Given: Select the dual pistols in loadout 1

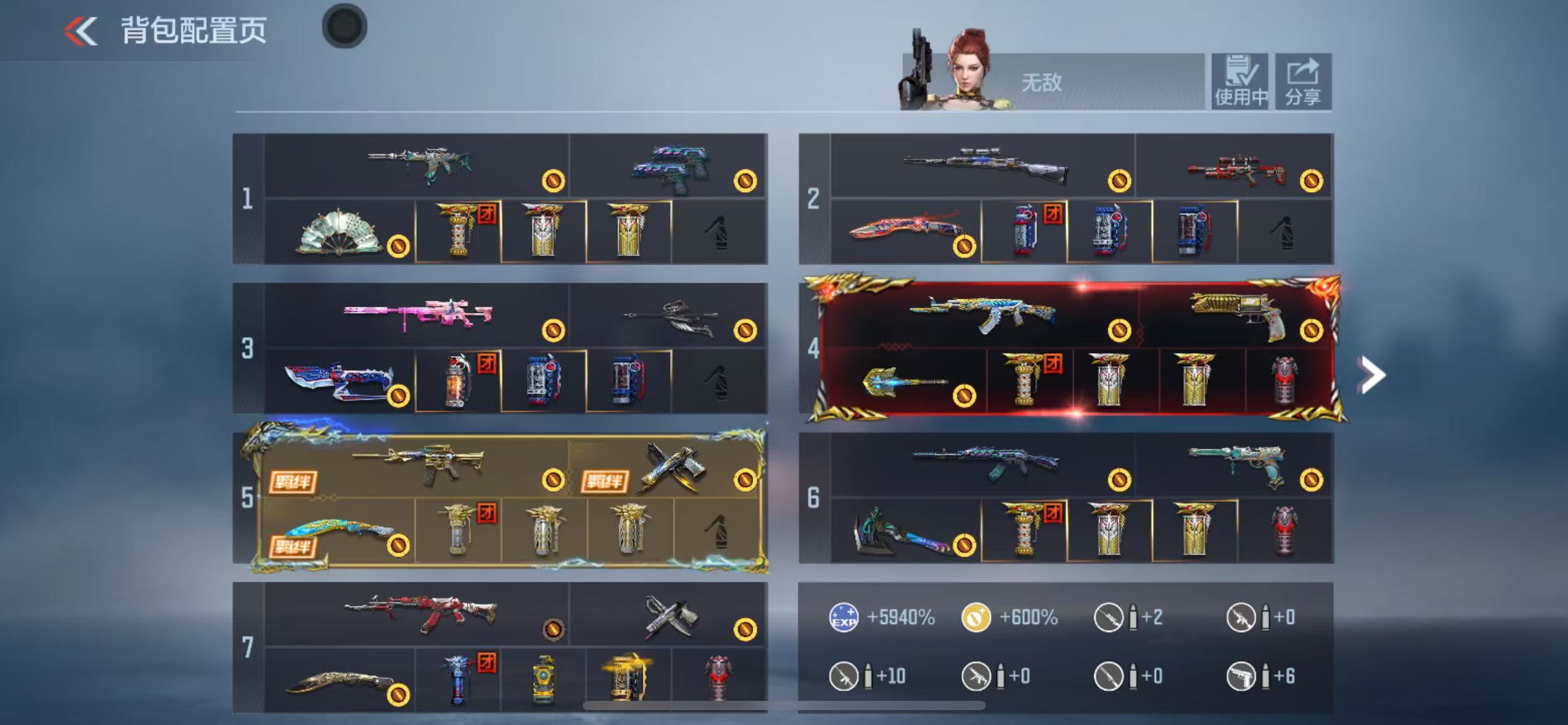Looking at the screenshot, I should click(x=670, y=167).
